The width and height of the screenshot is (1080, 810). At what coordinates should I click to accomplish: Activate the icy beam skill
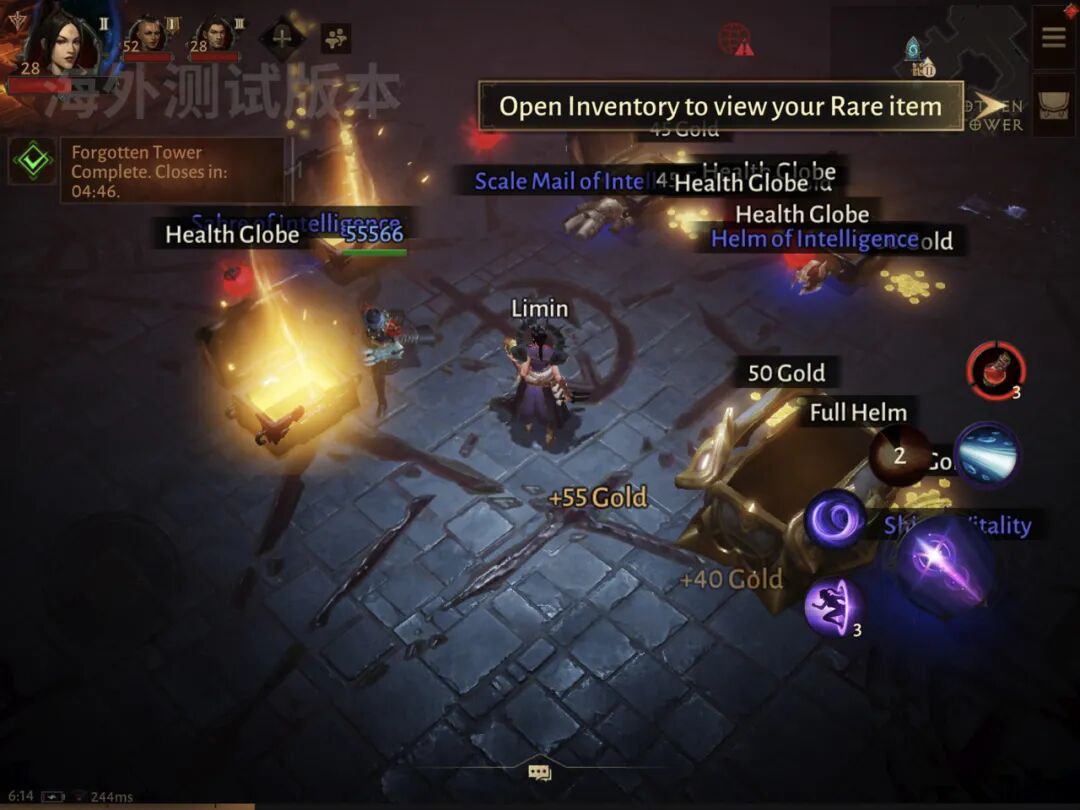pos(987,455)
